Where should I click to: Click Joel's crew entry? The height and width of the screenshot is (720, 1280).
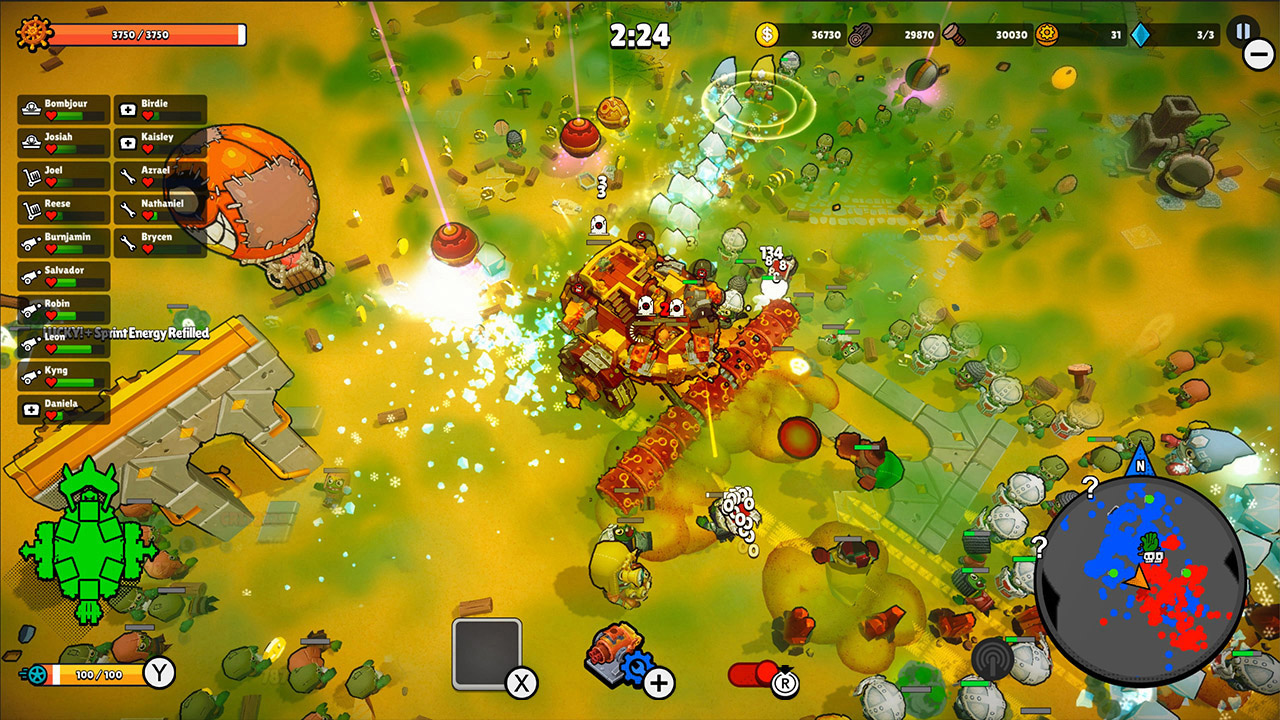[64, 176]
